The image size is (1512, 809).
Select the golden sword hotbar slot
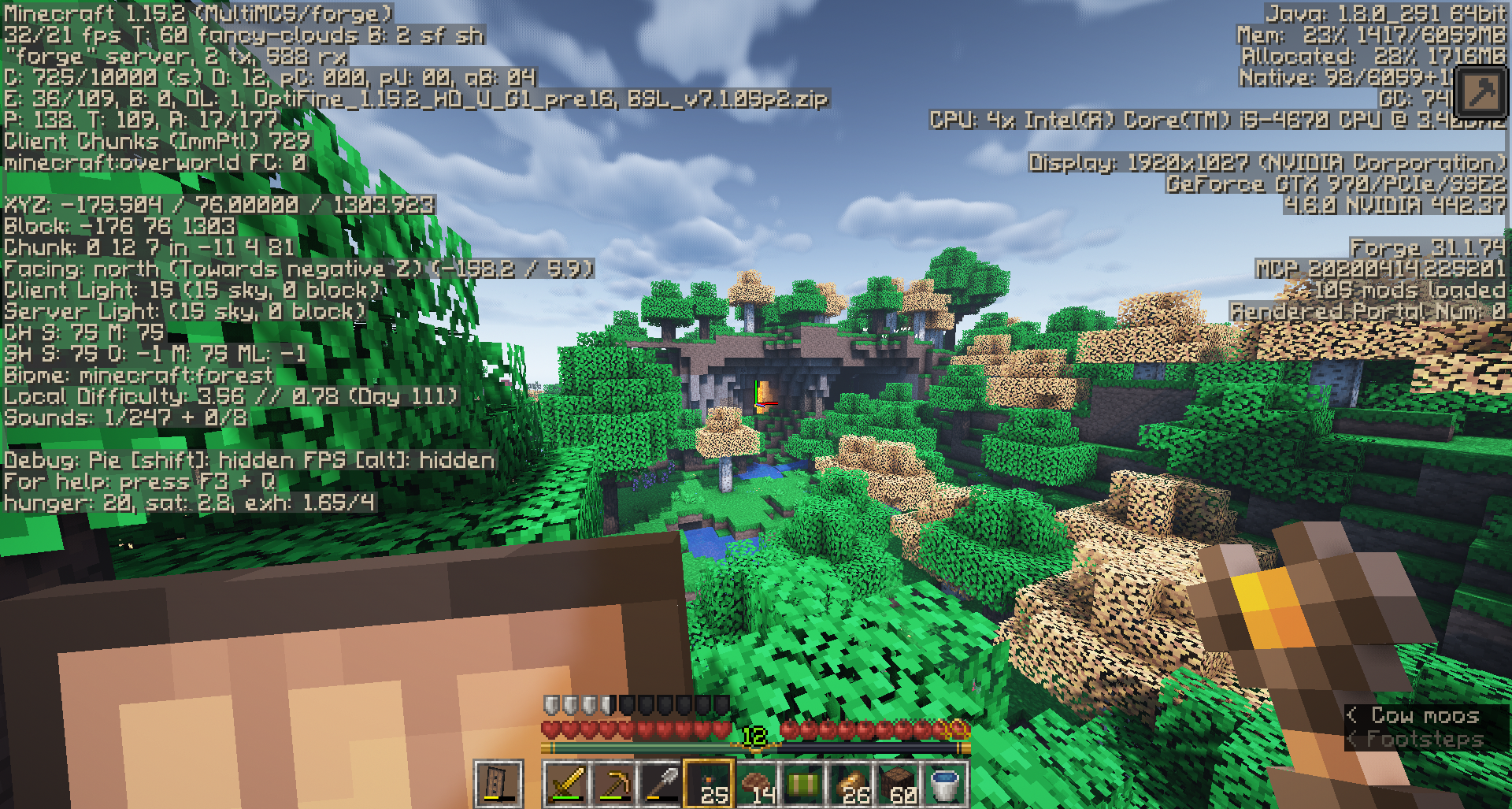(566, 784)
